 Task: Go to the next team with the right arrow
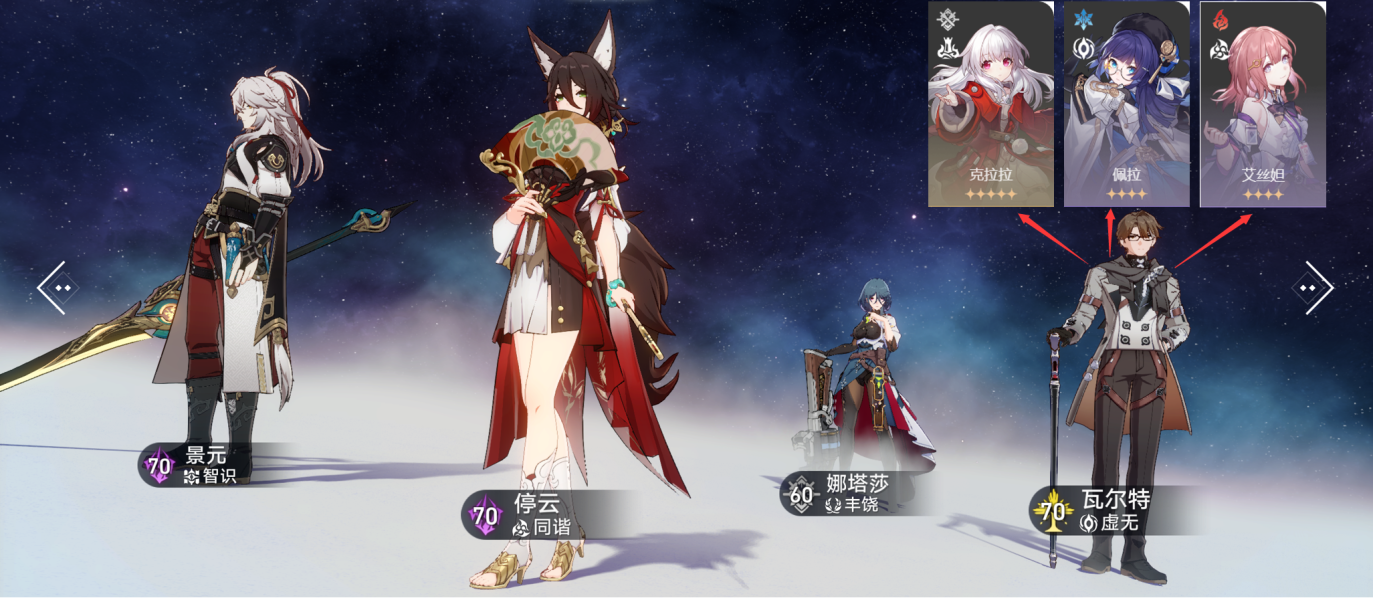1314,288
